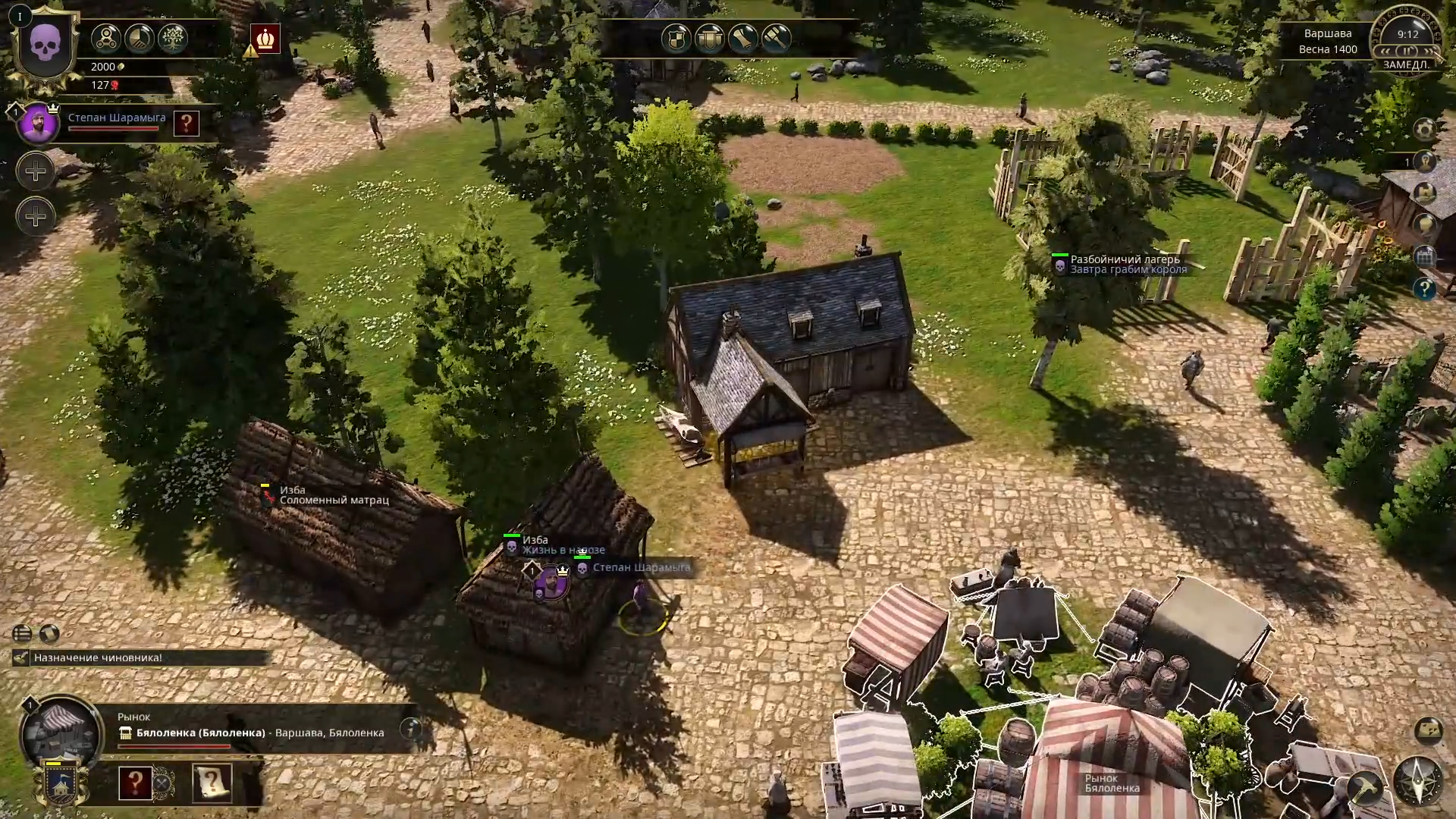Open the blue question mark help
Screen dimensions: 1456x819
pos(1425,288)
